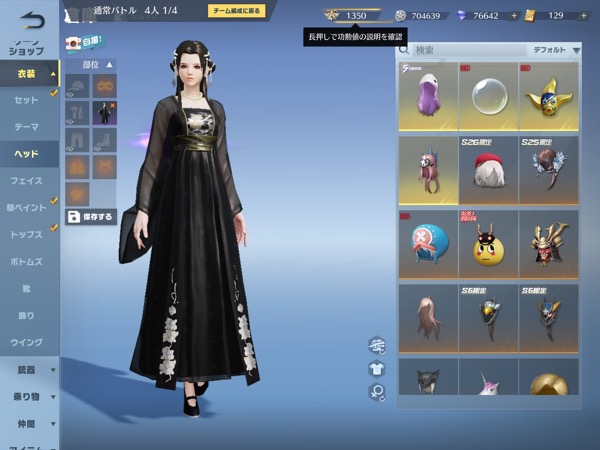600x450 pixels.
Task: Choose the ウイング category
Action: tap(28, 342)
